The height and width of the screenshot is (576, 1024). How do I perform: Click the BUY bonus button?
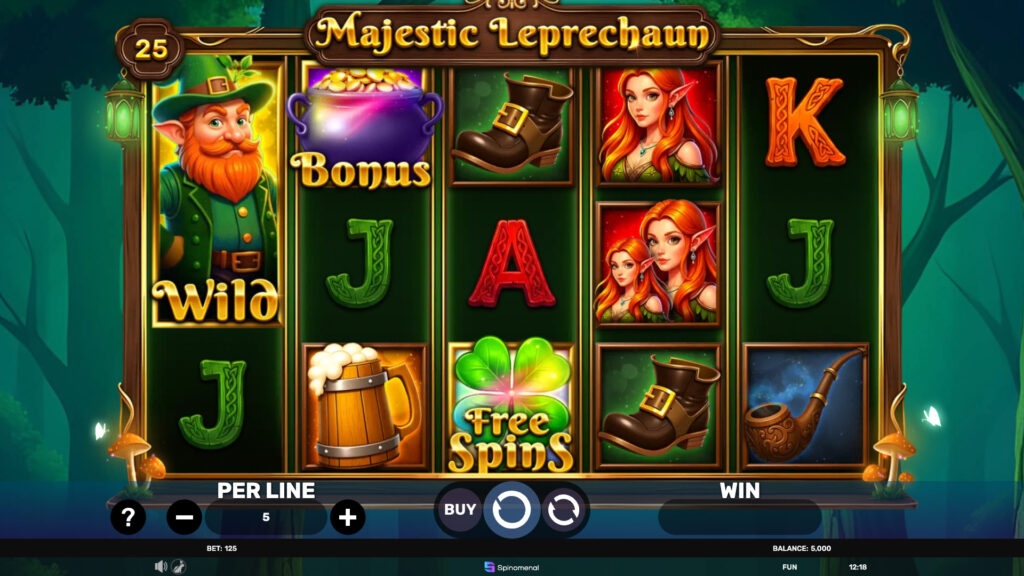pyautogui.click(x=460, y=510)
